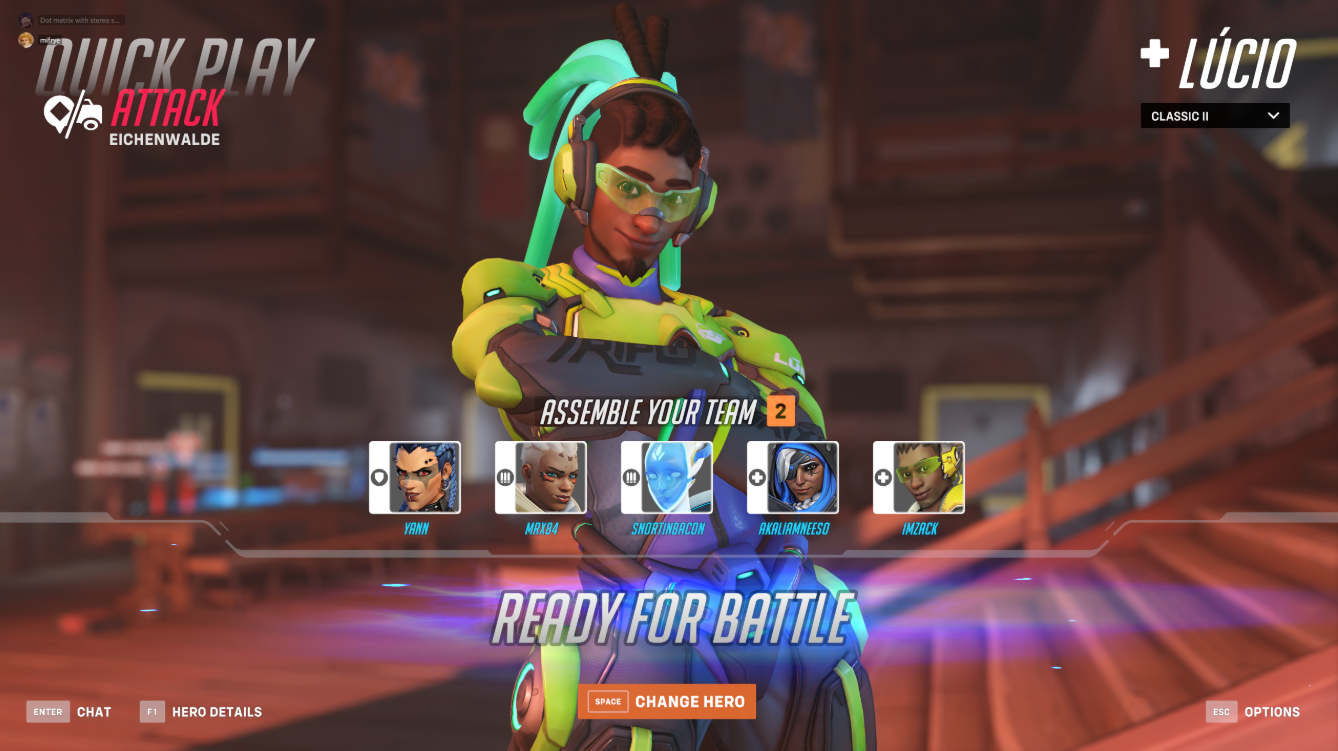
Task: Click the IMZACK player name
Action: tap(918, 528)
